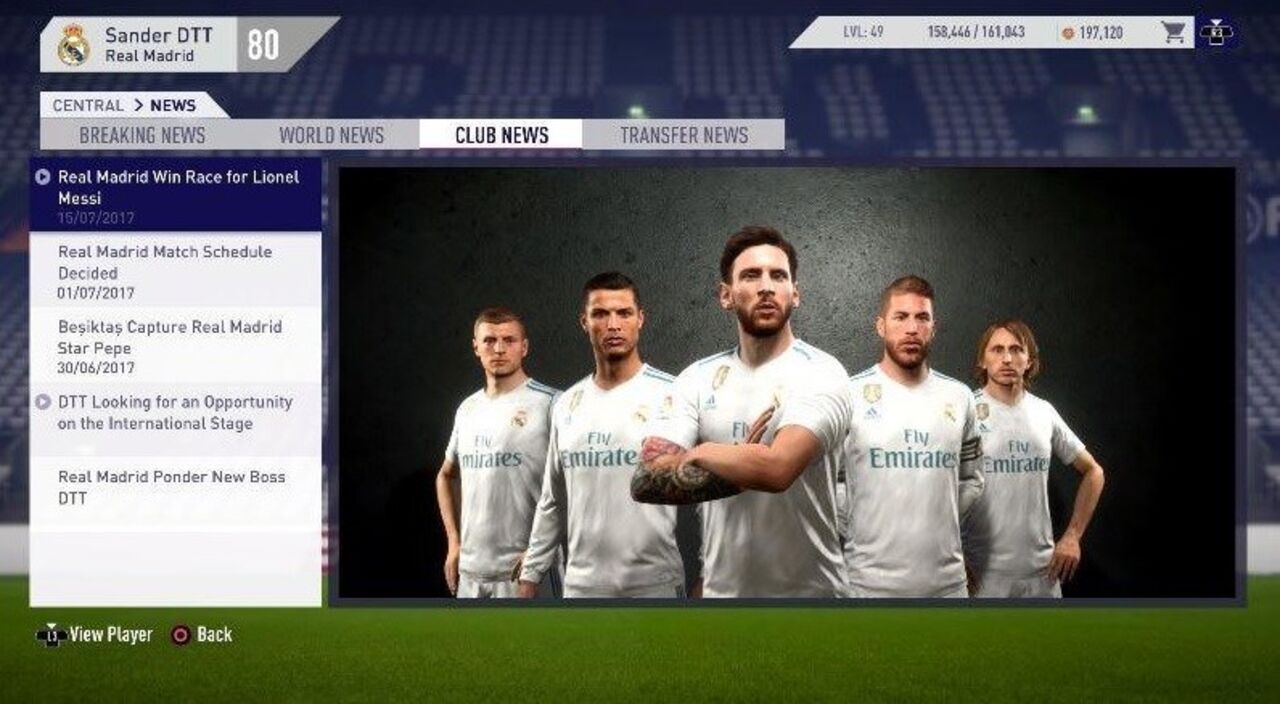This screenshot has width=1280, height=704.
Task: Show the Transfer News tab
Action: (x=684, y=135)
